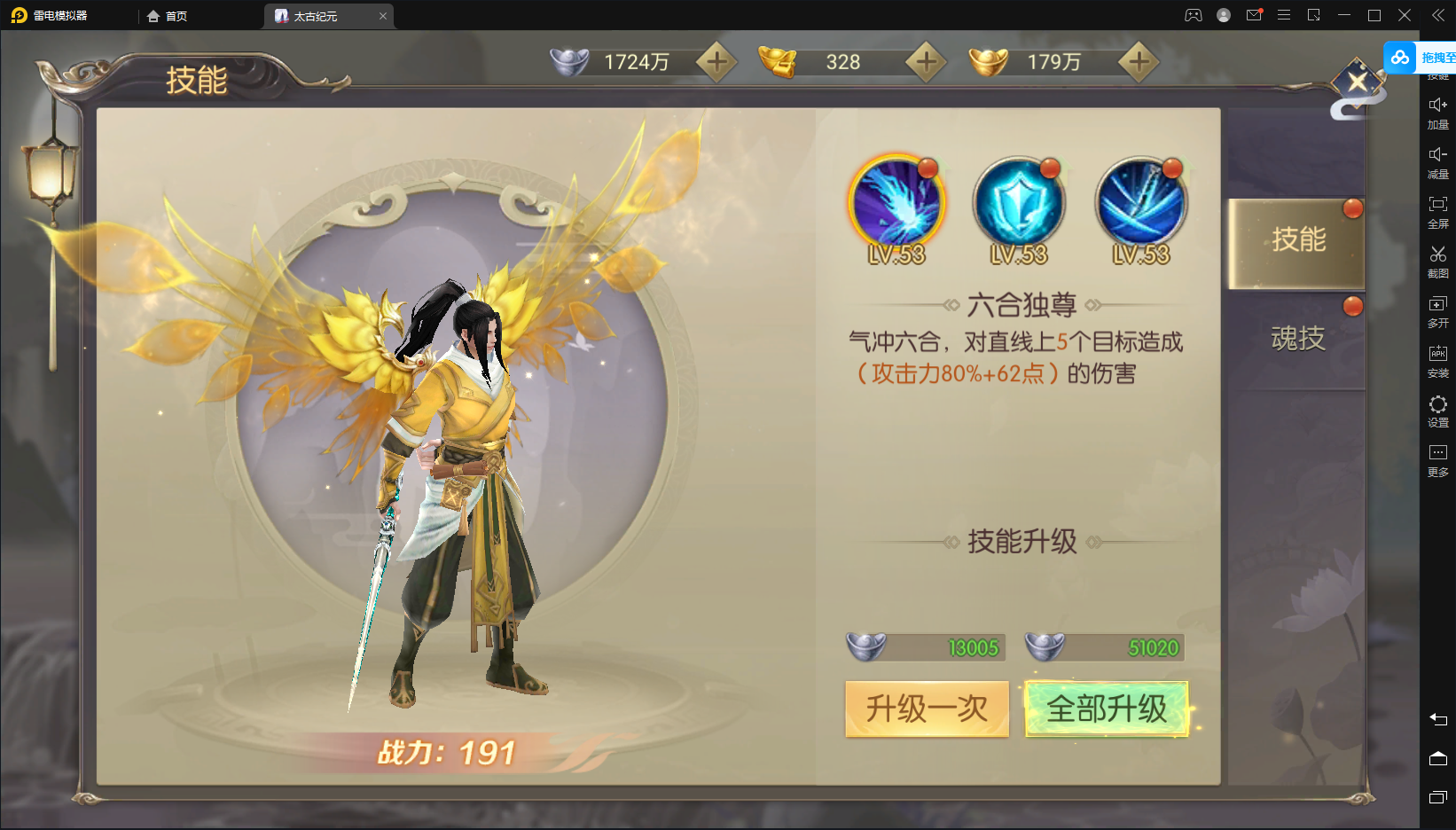
Task: Select the 技能 skill tab on the right
Action: pos(1297,240)
